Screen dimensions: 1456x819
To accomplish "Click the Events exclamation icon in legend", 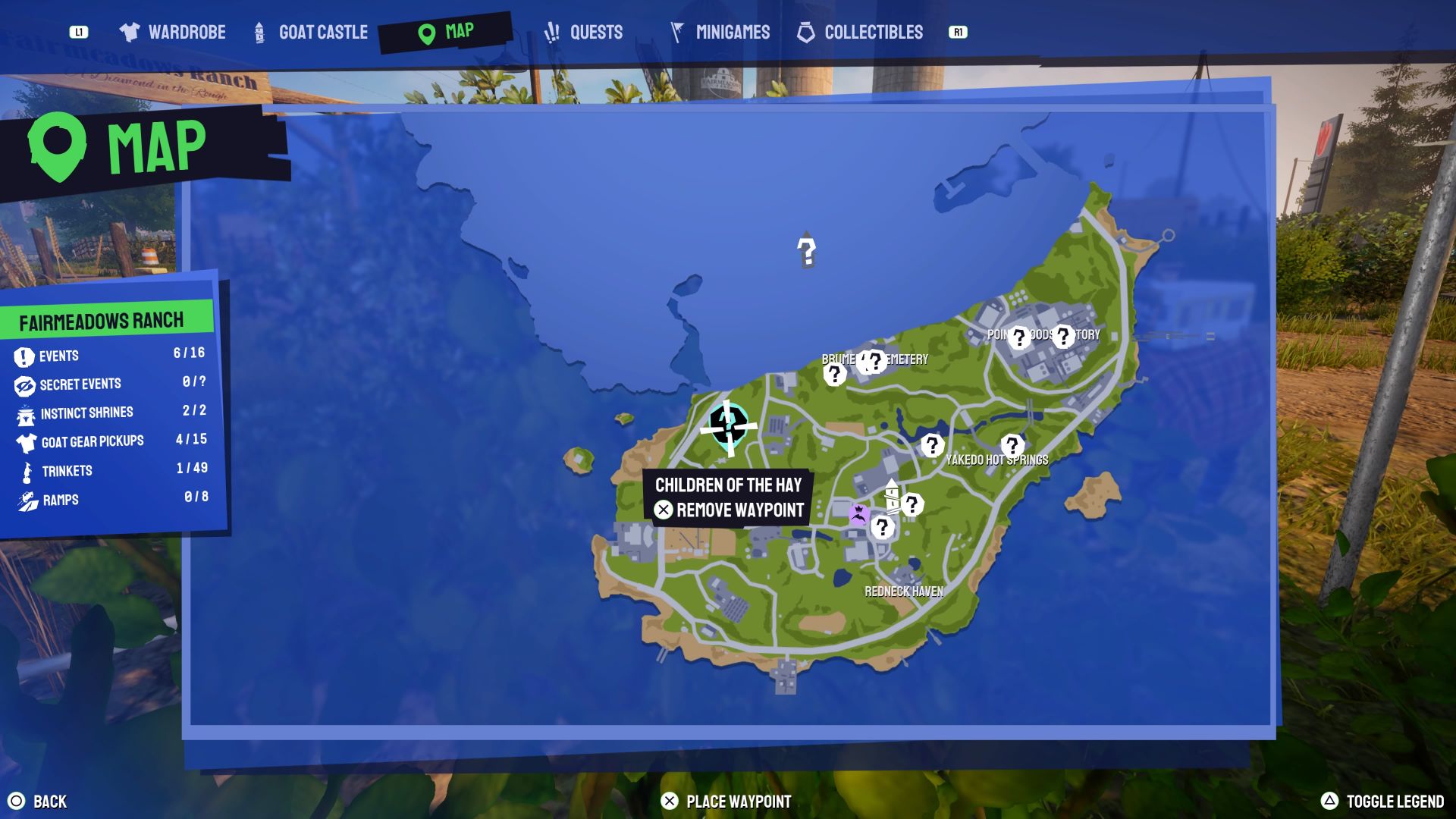I will pyautogui.click(x=23, y=355).
